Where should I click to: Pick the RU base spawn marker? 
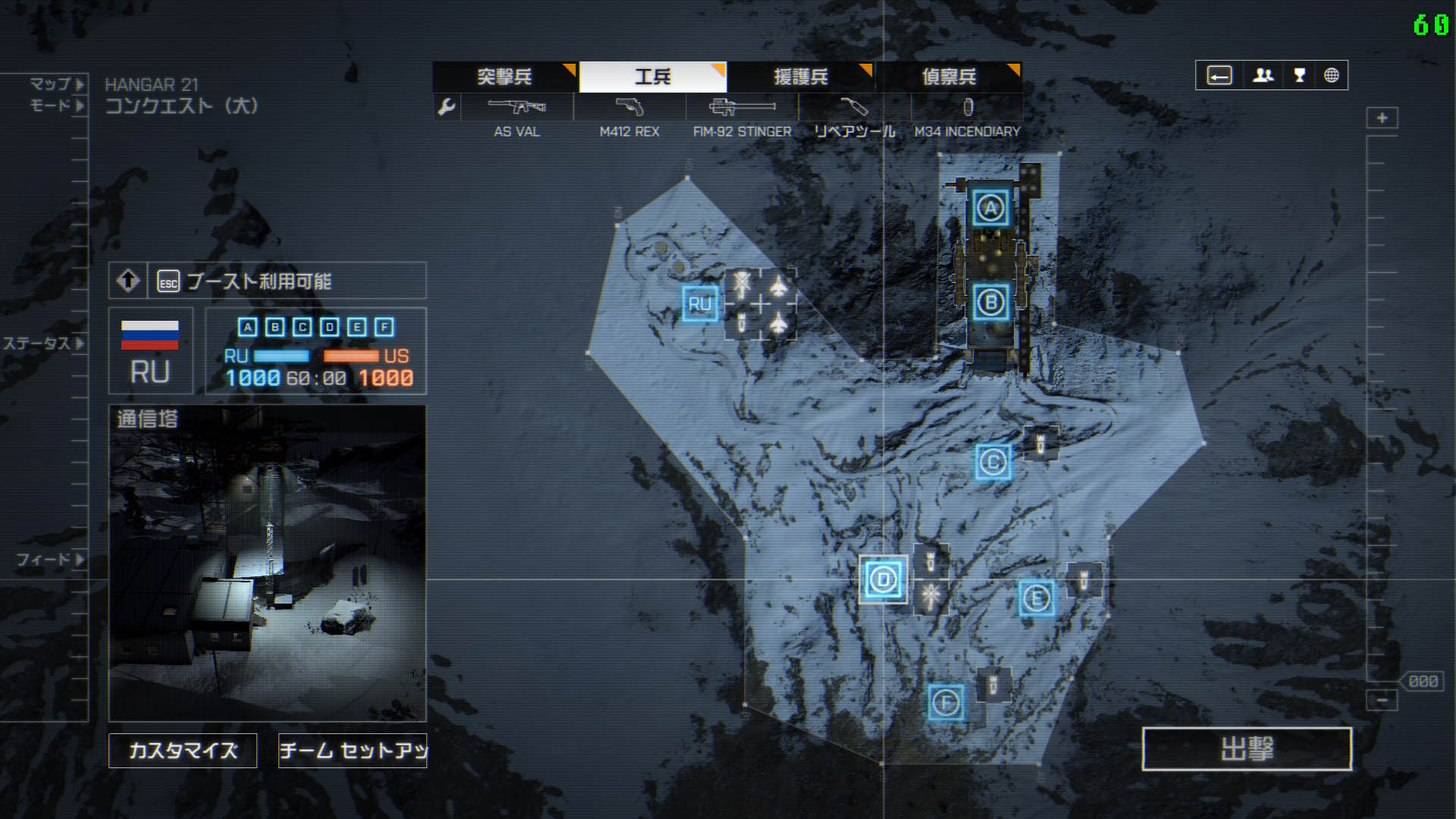(699, 304)
